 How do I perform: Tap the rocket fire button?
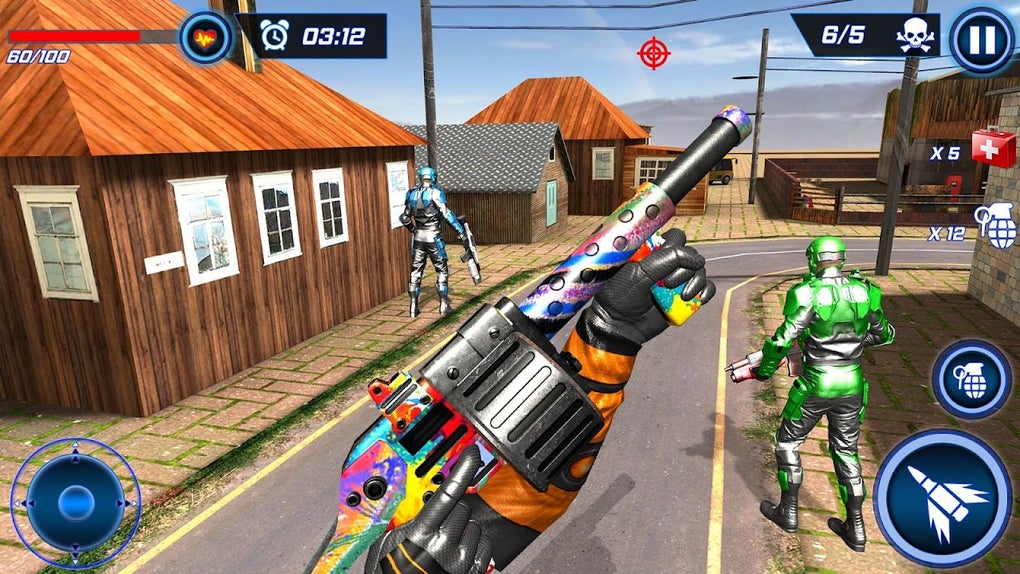[x=942, y=497]
